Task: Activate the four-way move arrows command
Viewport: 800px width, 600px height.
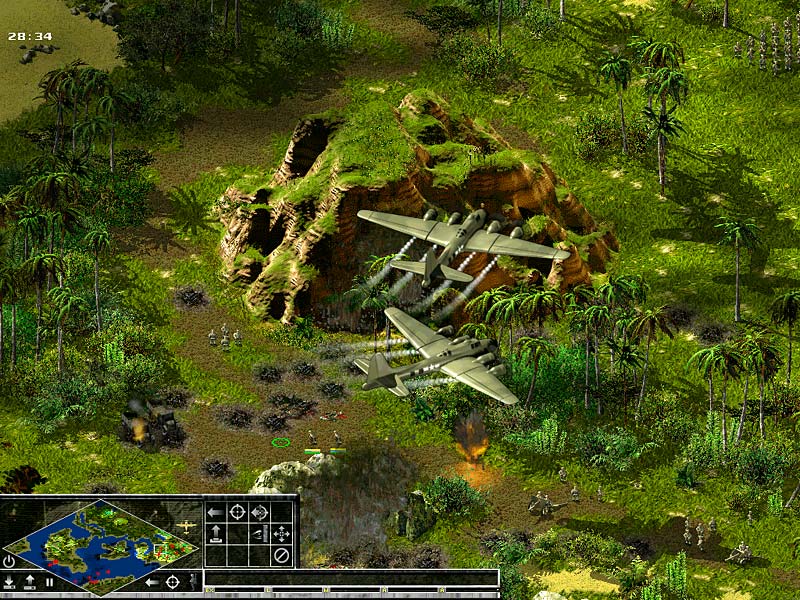Action: click(x=281, y=533)
